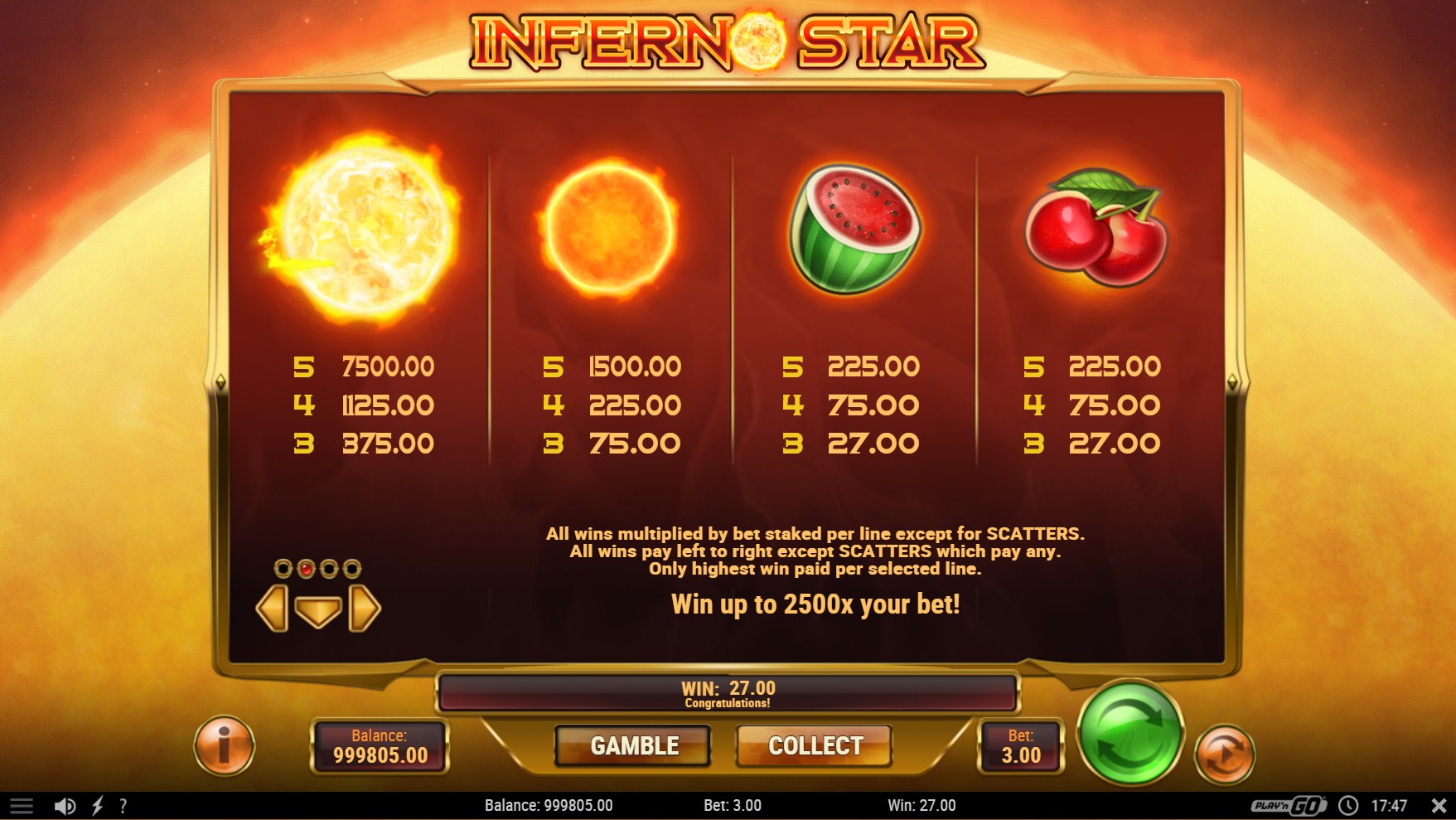Close the paytable with the info button
Viewport: 1456px width, 820px height.
tap(224, 745)
